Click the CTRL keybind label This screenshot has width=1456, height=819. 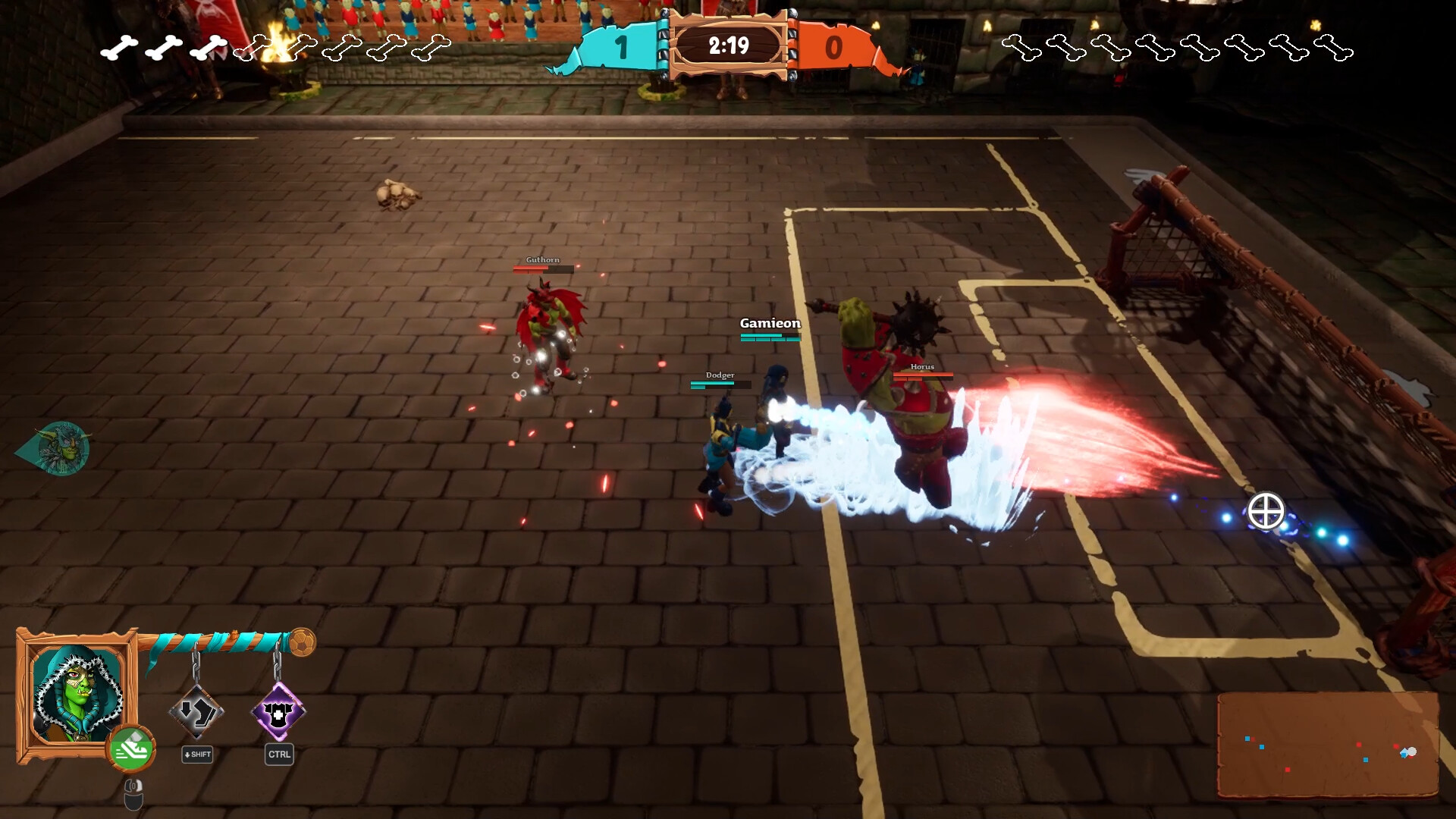point(278,755)
